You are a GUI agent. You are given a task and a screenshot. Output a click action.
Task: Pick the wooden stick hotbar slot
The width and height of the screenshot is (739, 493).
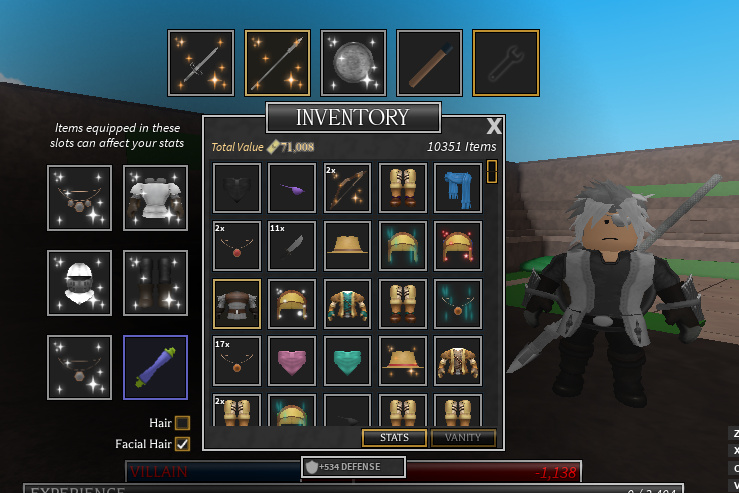coord(429,63)
